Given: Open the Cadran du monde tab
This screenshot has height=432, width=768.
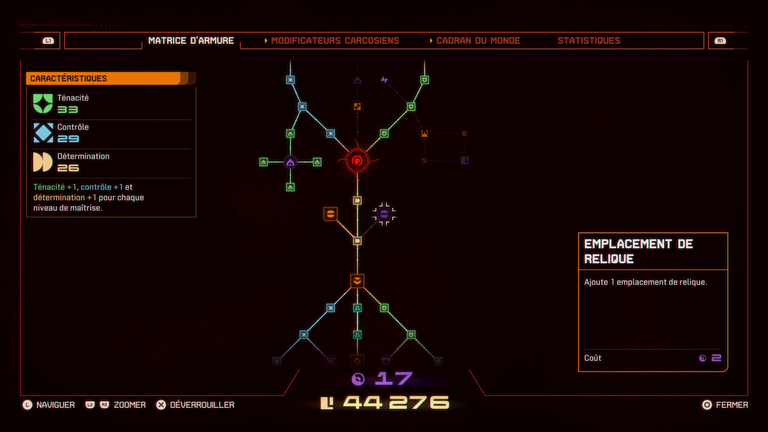Looking at the screenshot, I should (477, 41).
